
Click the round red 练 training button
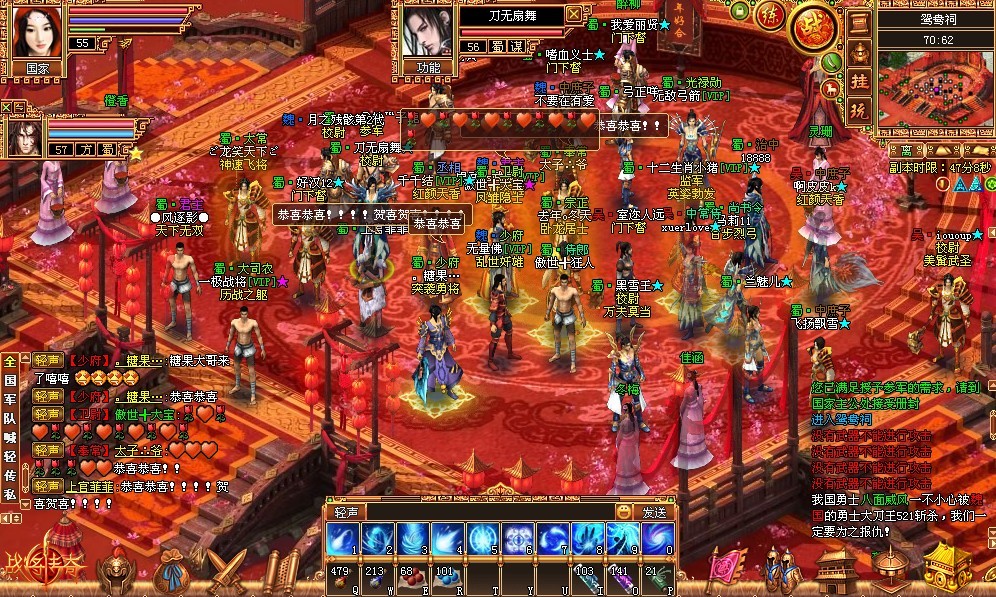[770, 17]
